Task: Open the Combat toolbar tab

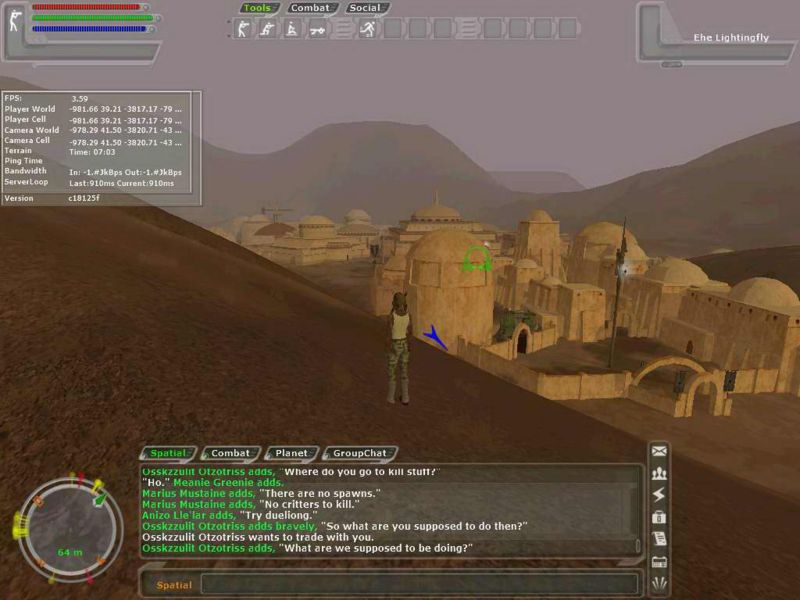Action: pos(309,8)
